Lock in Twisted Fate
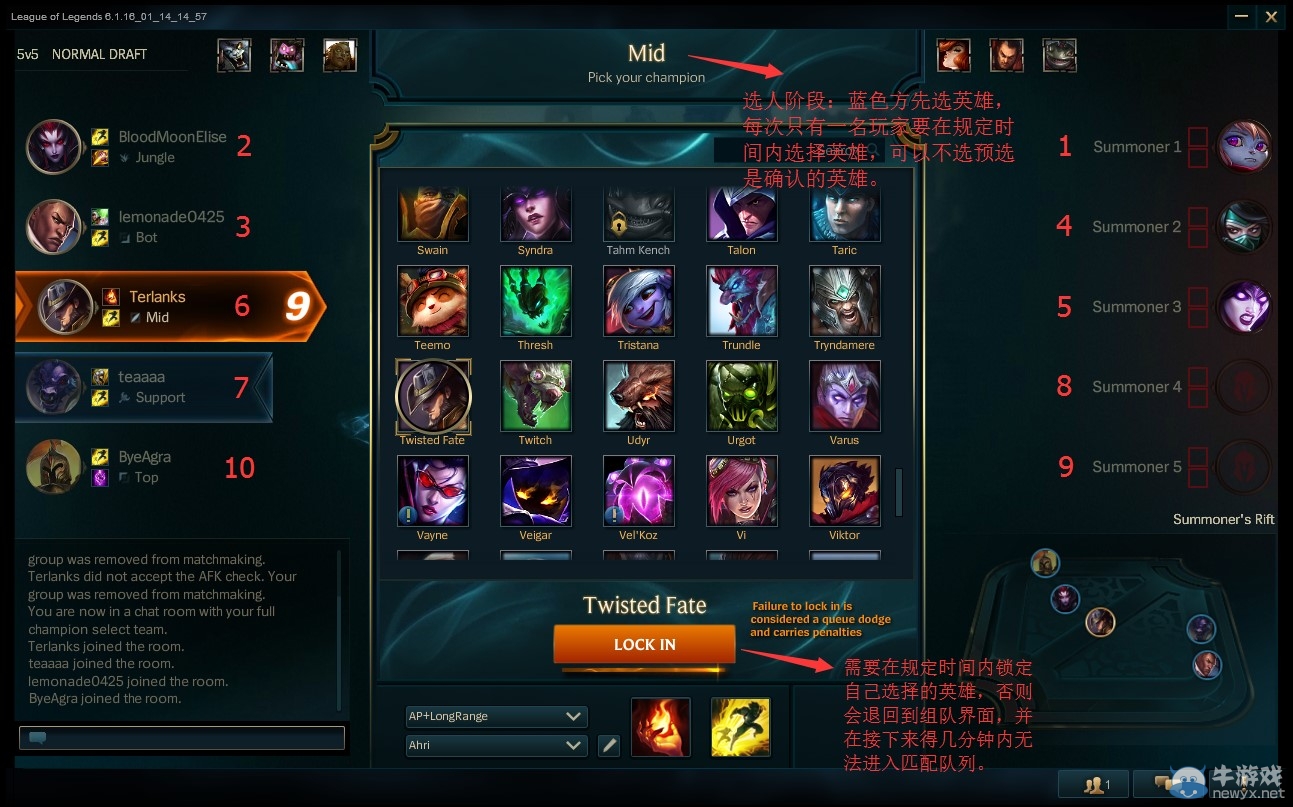The image size is (1293, 807). (644, 645)
